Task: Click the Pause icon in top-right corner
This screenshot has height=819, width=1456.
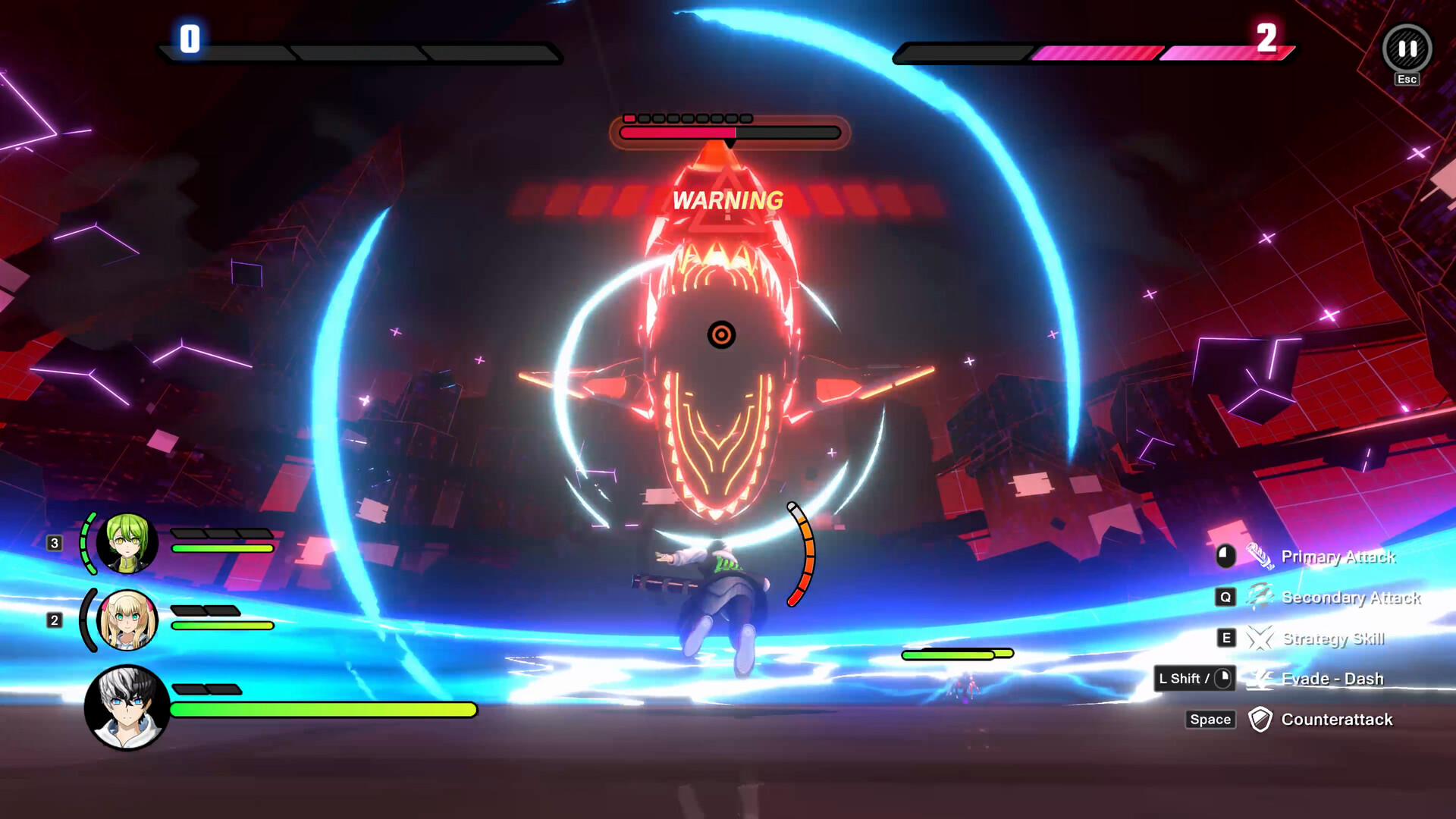Action: tap(1407, 47)
